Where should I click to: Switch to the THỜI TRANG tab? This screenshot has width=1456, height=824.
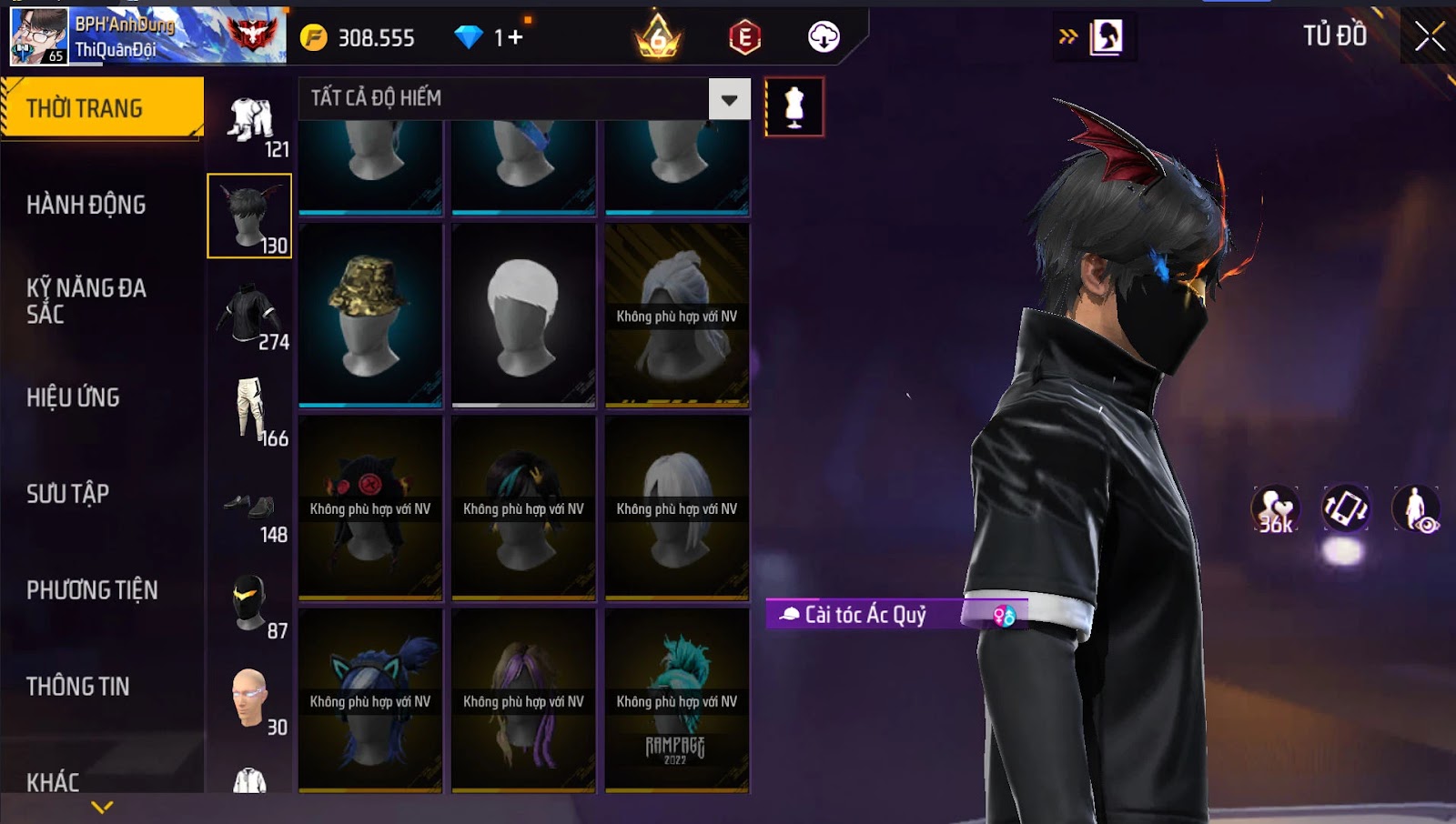102,108
